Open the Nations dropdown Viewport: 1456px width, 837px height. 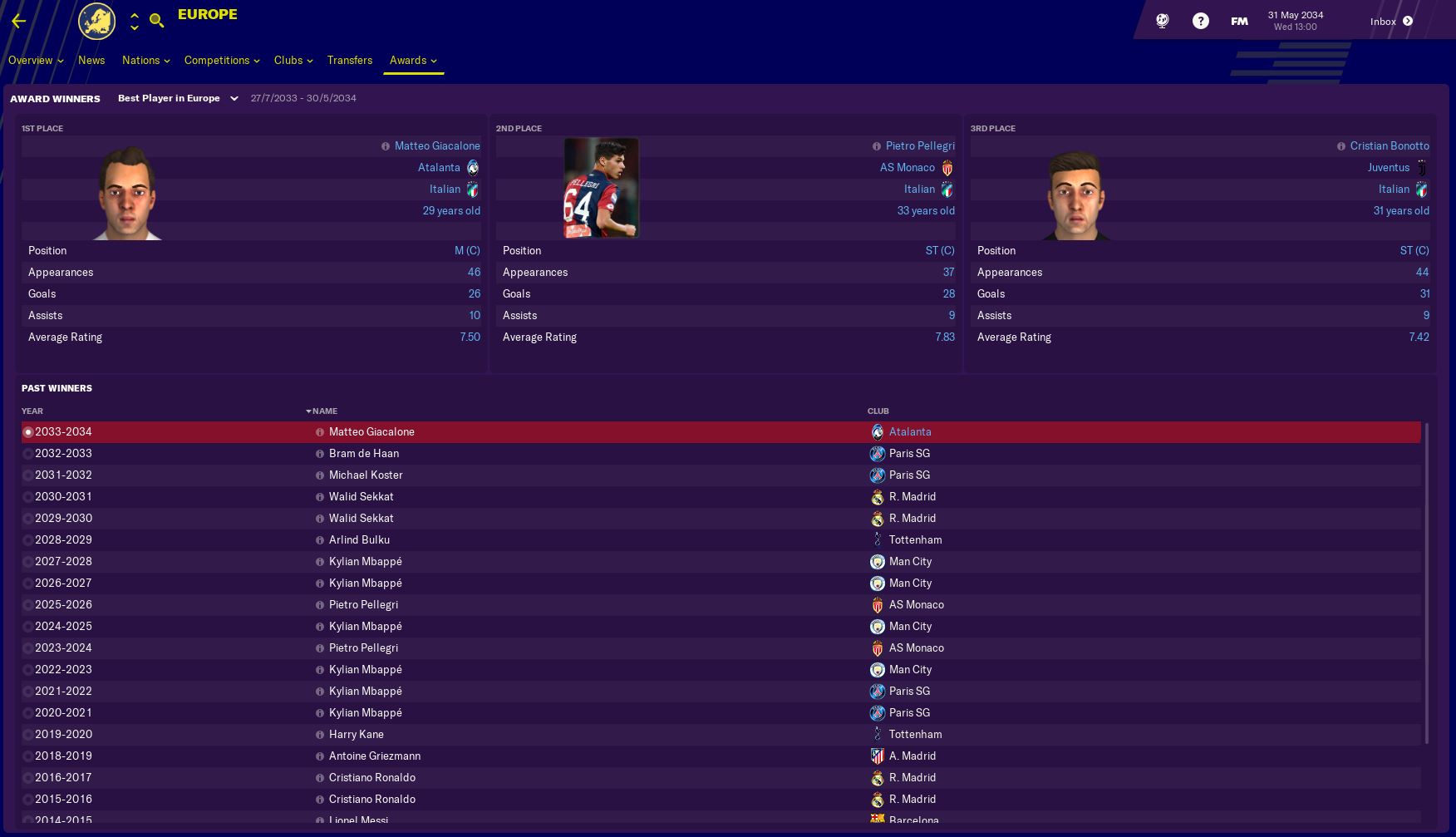point(145,61)
